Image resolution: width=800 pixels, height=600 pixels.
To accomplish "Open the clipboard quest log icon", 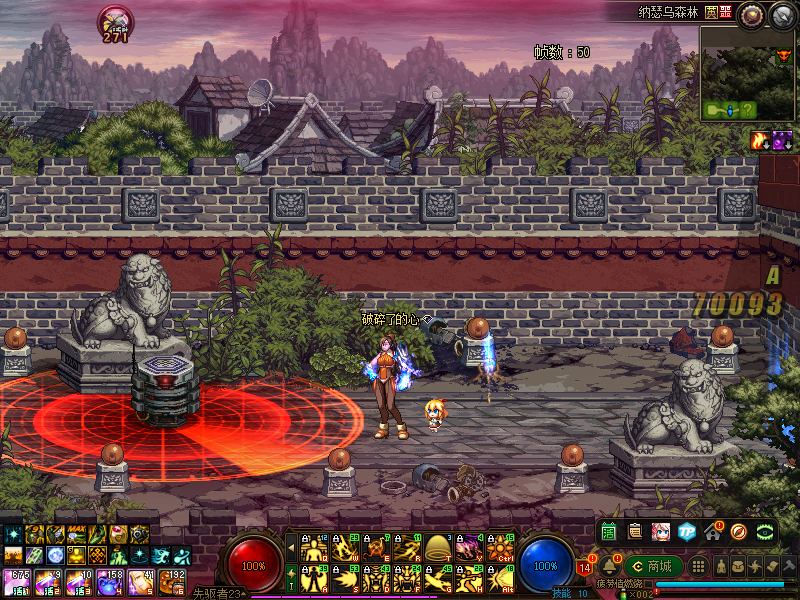I will pos(635,530).
